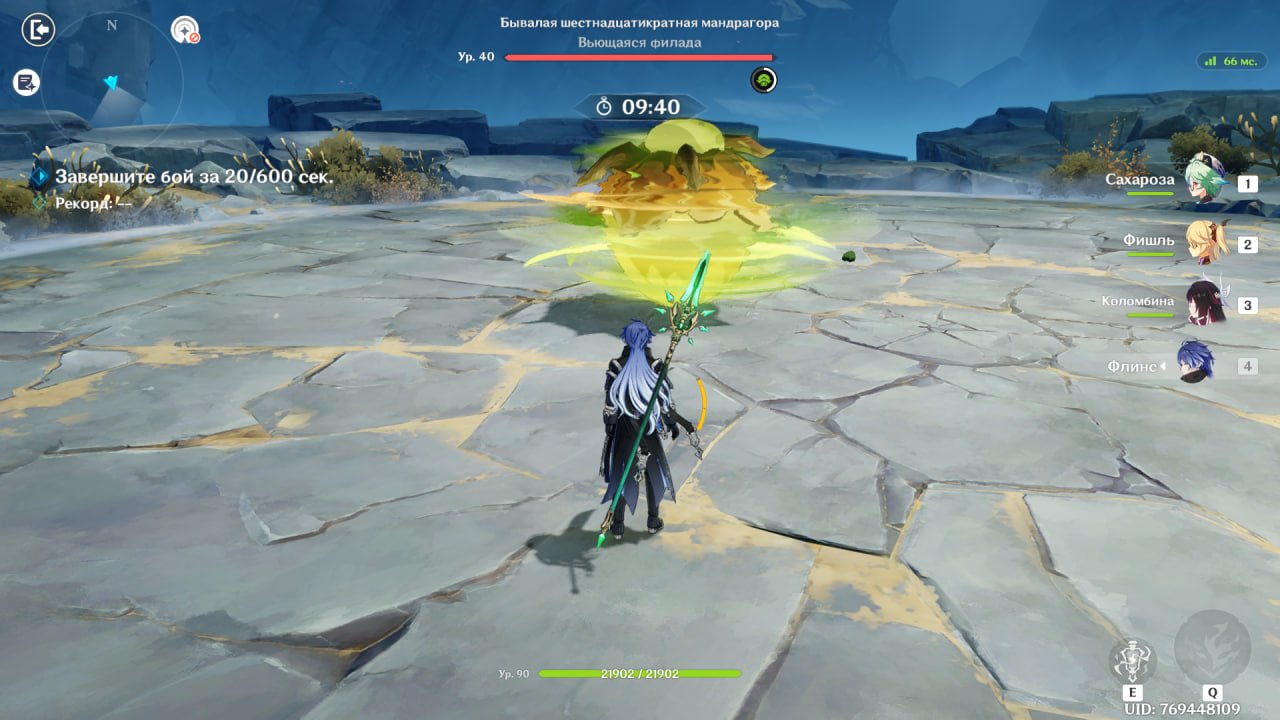Click the challenge objective tracker text
The height and width of the screenshot is (720, 1280).
pos(193,177)
